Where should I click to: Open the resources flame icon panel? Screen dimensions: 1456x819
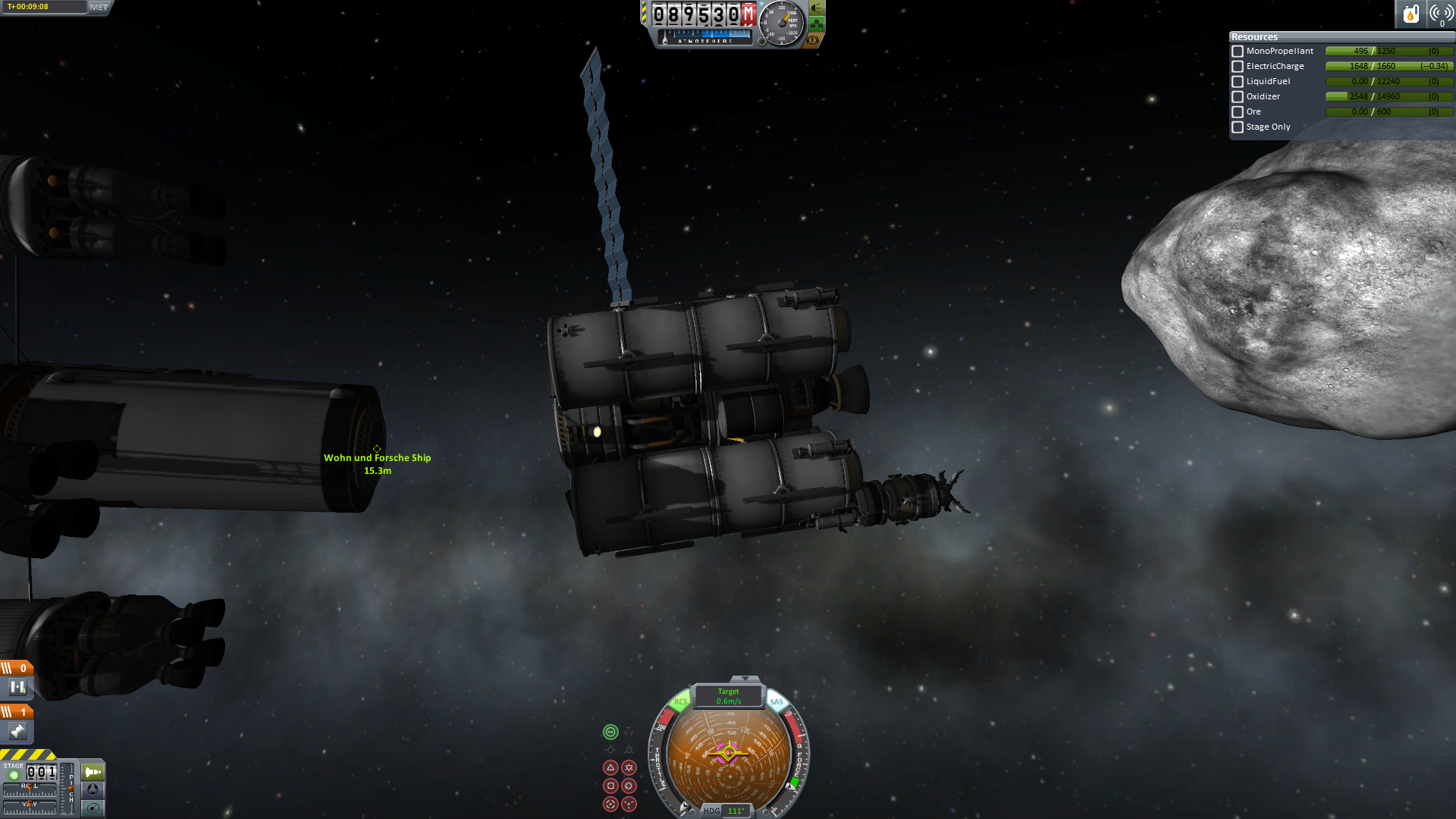point(1410,14)
